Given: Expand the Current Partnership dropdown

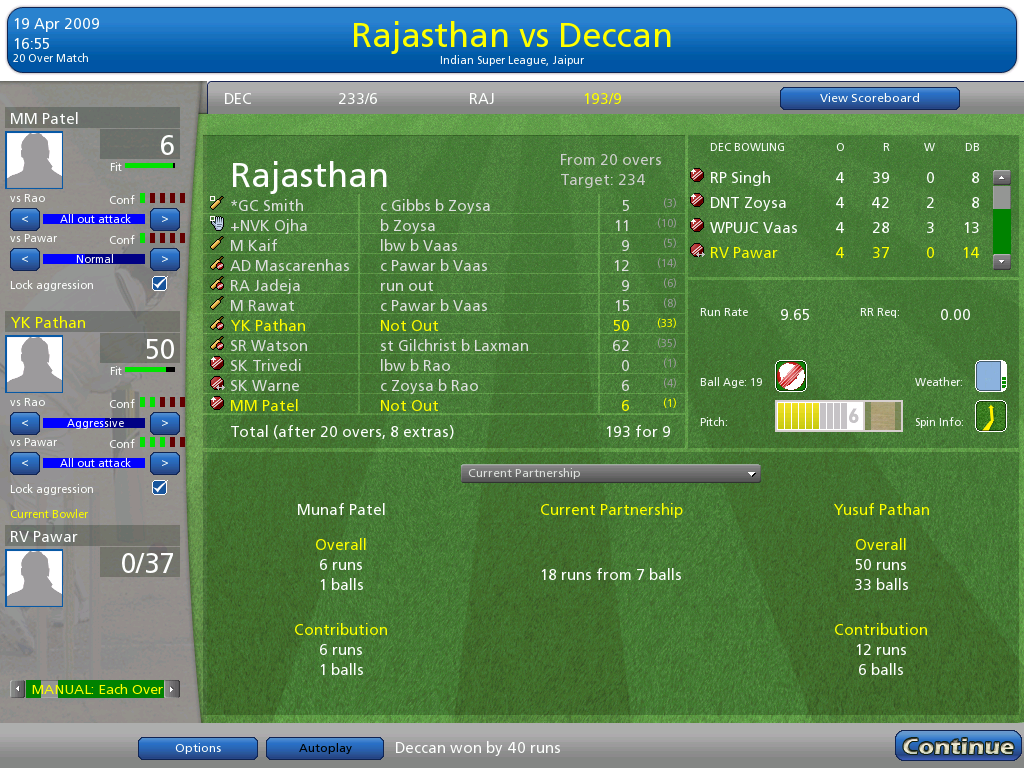Looking at the screenshot, I should point(610,473).
